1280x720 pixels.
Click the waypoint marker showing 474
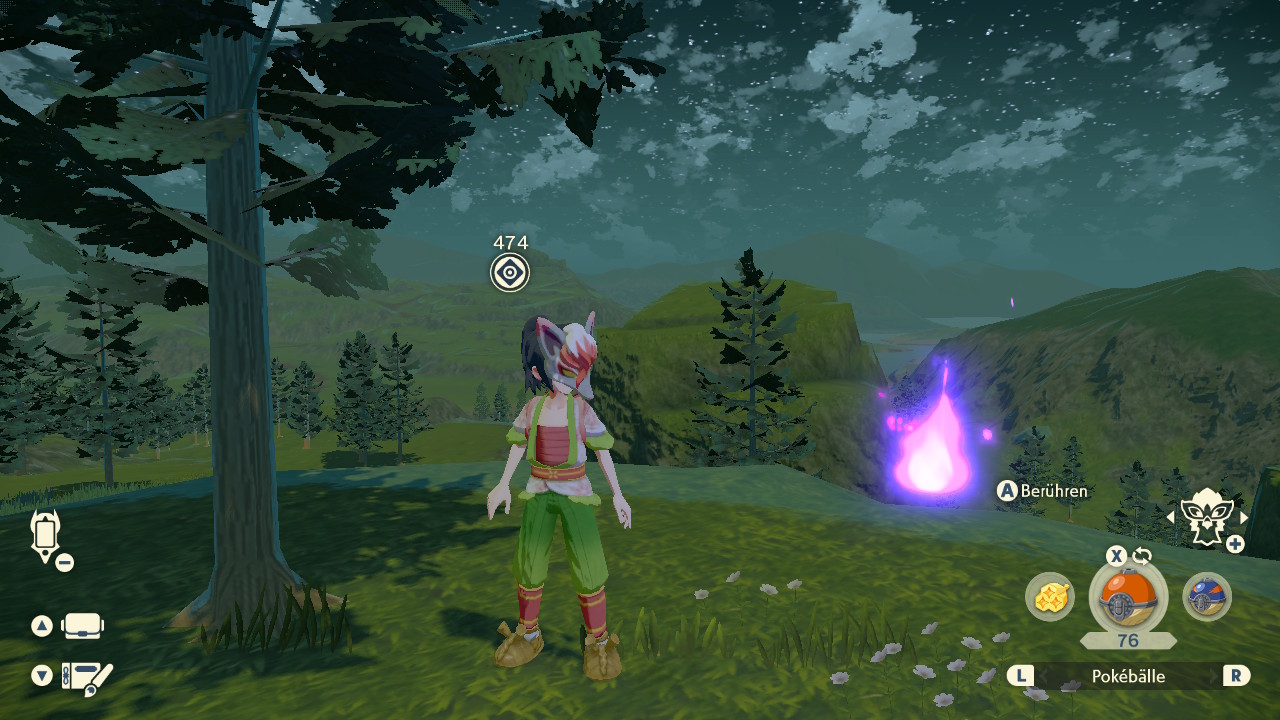pyautogui.click(x=510, y=272)
